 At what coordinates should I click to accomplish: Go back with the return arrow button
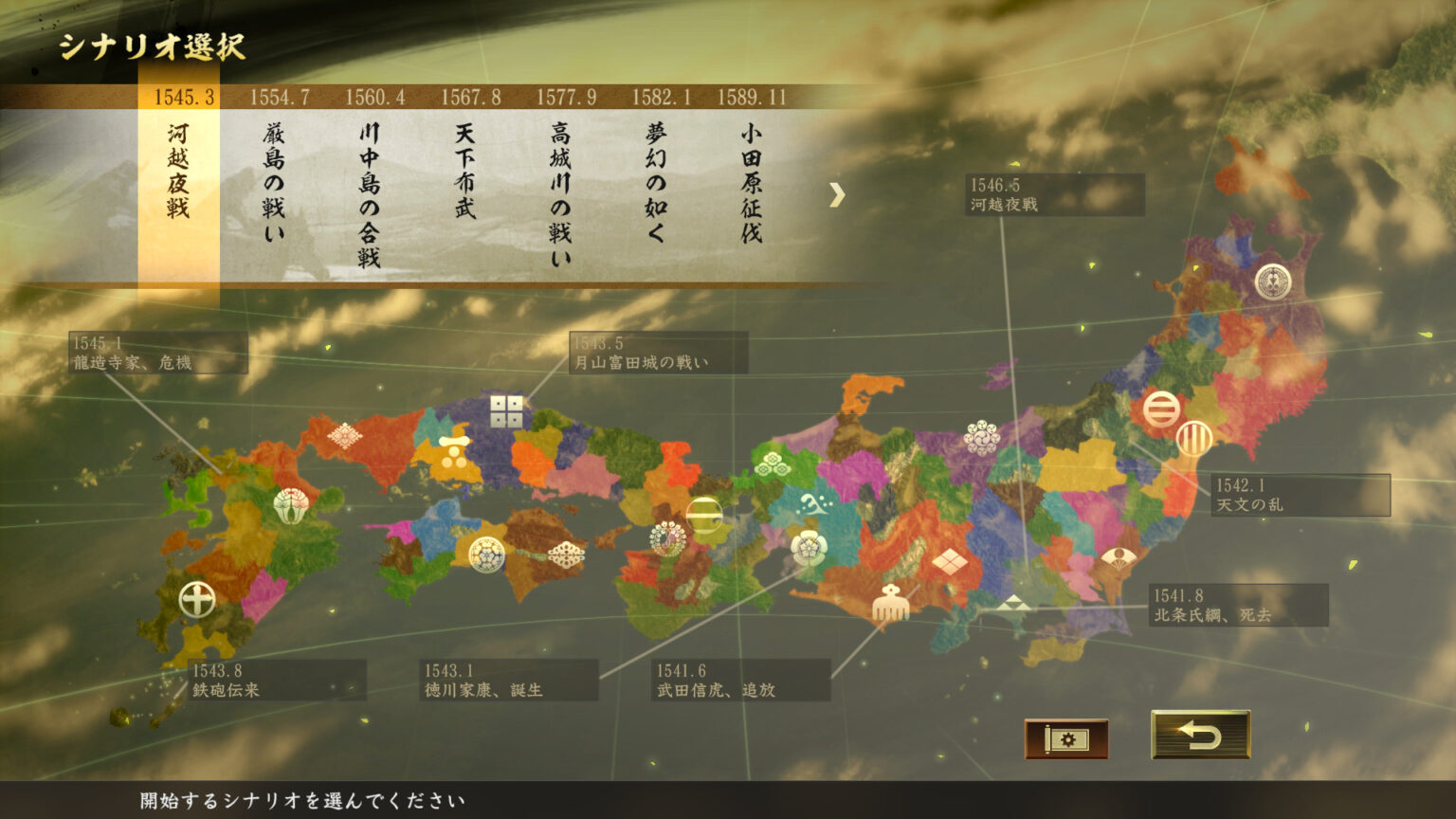[1200, 735]
